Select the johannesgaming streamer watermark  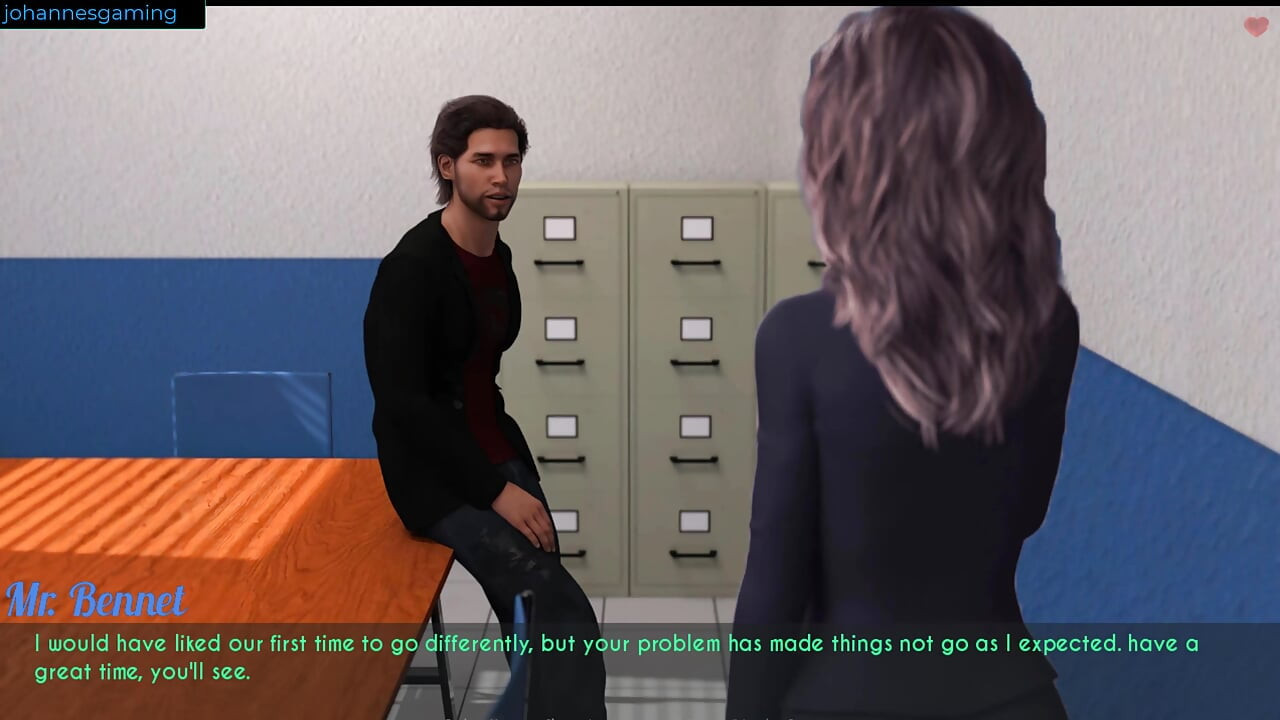pyautogui.click(x=90, y=13)
